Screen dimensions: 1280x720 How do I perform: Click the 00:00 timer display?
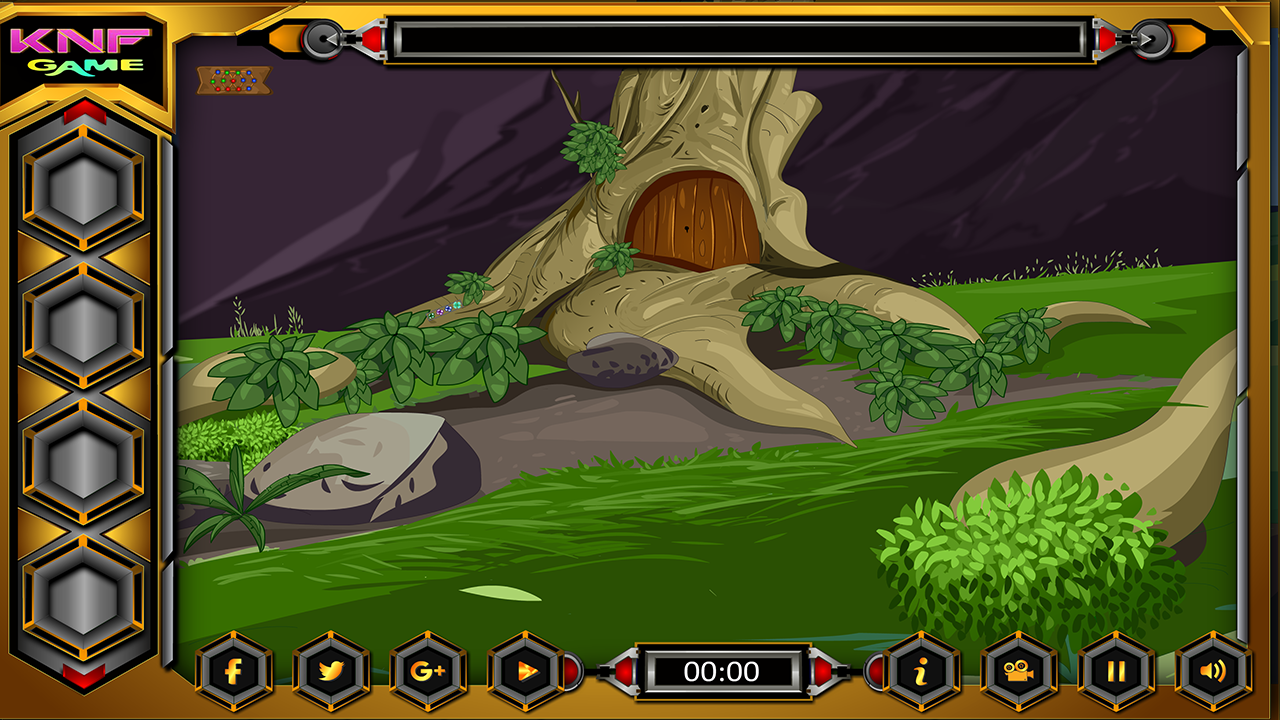click(x=722, y=672)
